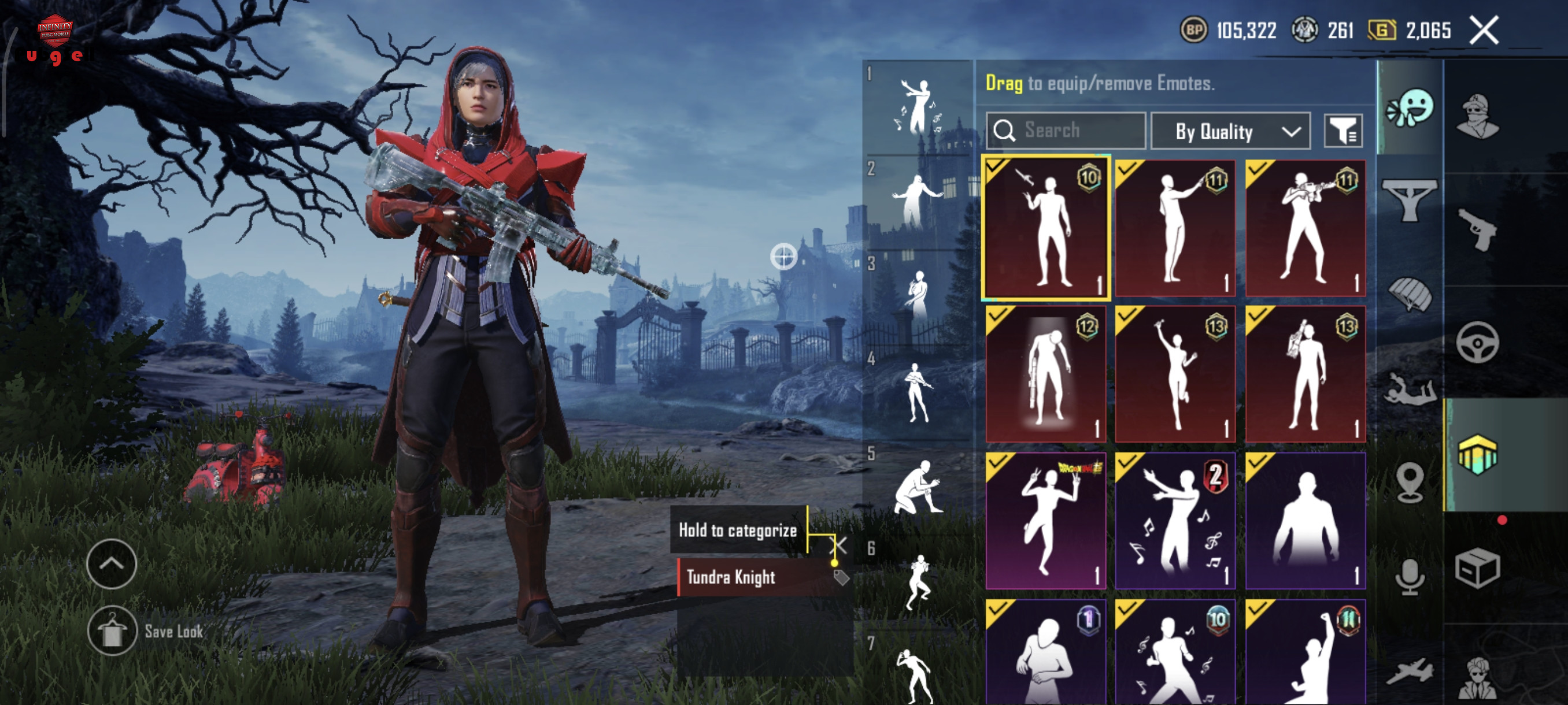This screenshot has height=705, width=1568.
Task: Switch to the emotes category tab
Action: pos(1409,109)
